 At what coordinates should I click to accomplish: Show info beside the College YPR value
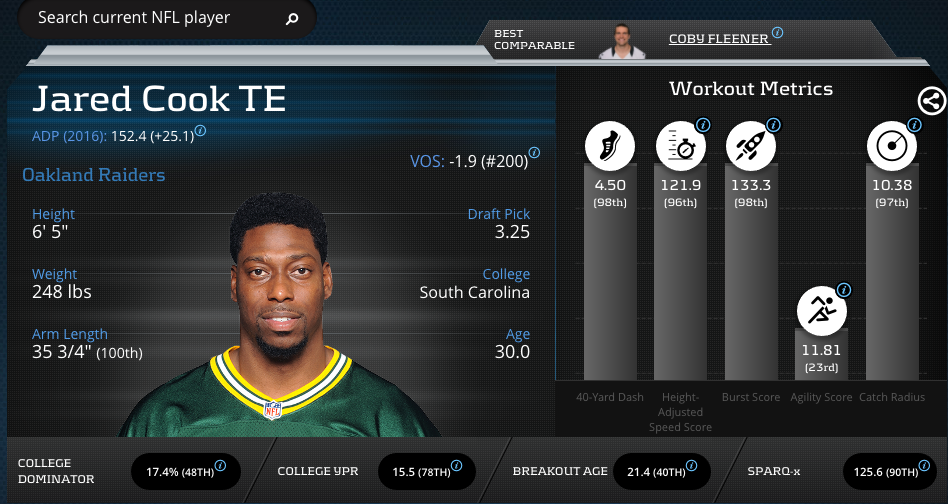click(x=456, y=466)
